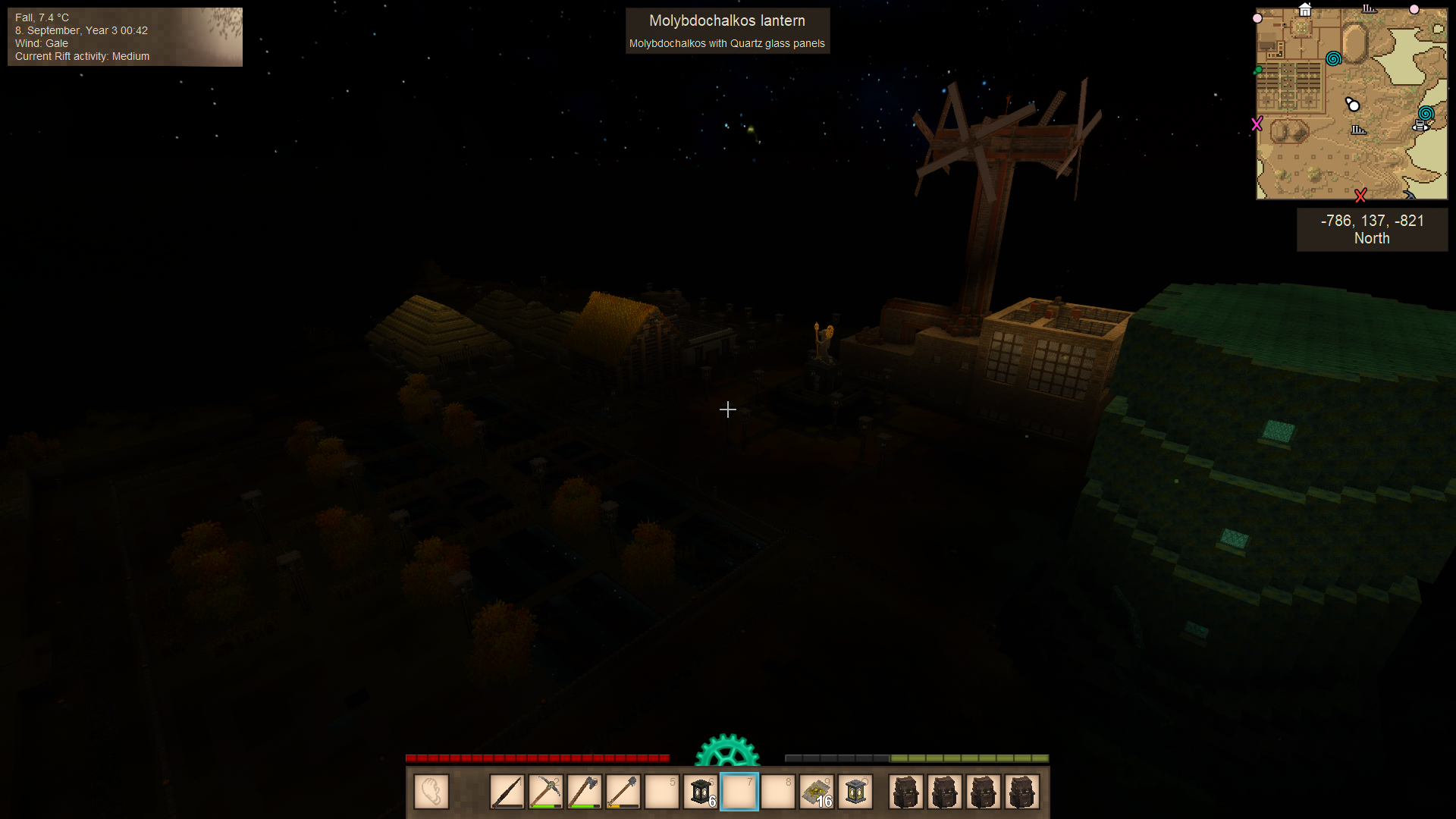The height and width of the screenshot is (819, 1456).
Task: Select the single gray lantern slot
Action: [855, 792]
